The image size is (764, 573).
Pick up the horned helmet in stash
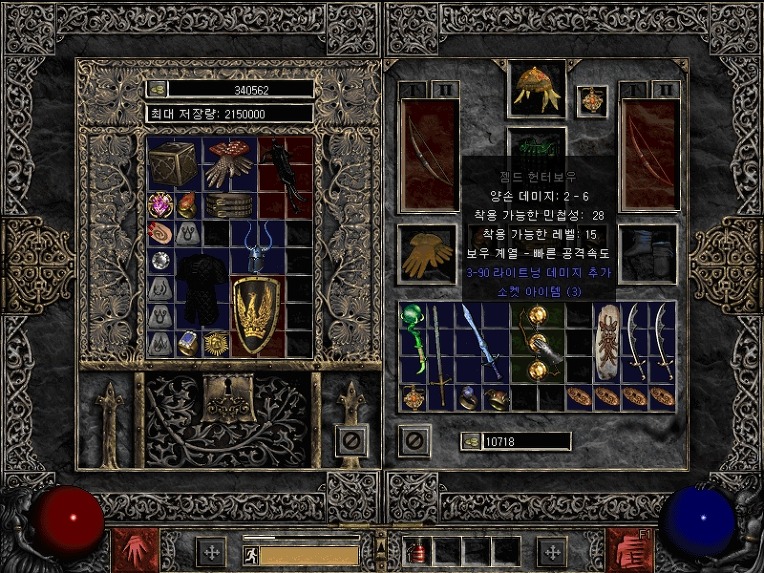click(258, 249)
